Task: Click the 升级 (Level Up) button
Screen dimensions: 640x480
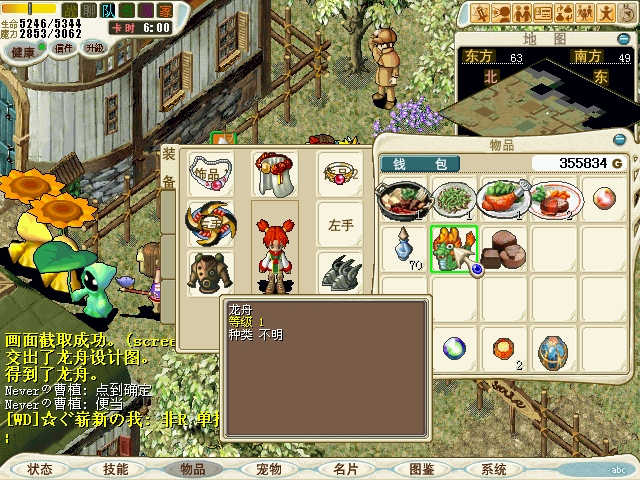Action: click(94, 47)
